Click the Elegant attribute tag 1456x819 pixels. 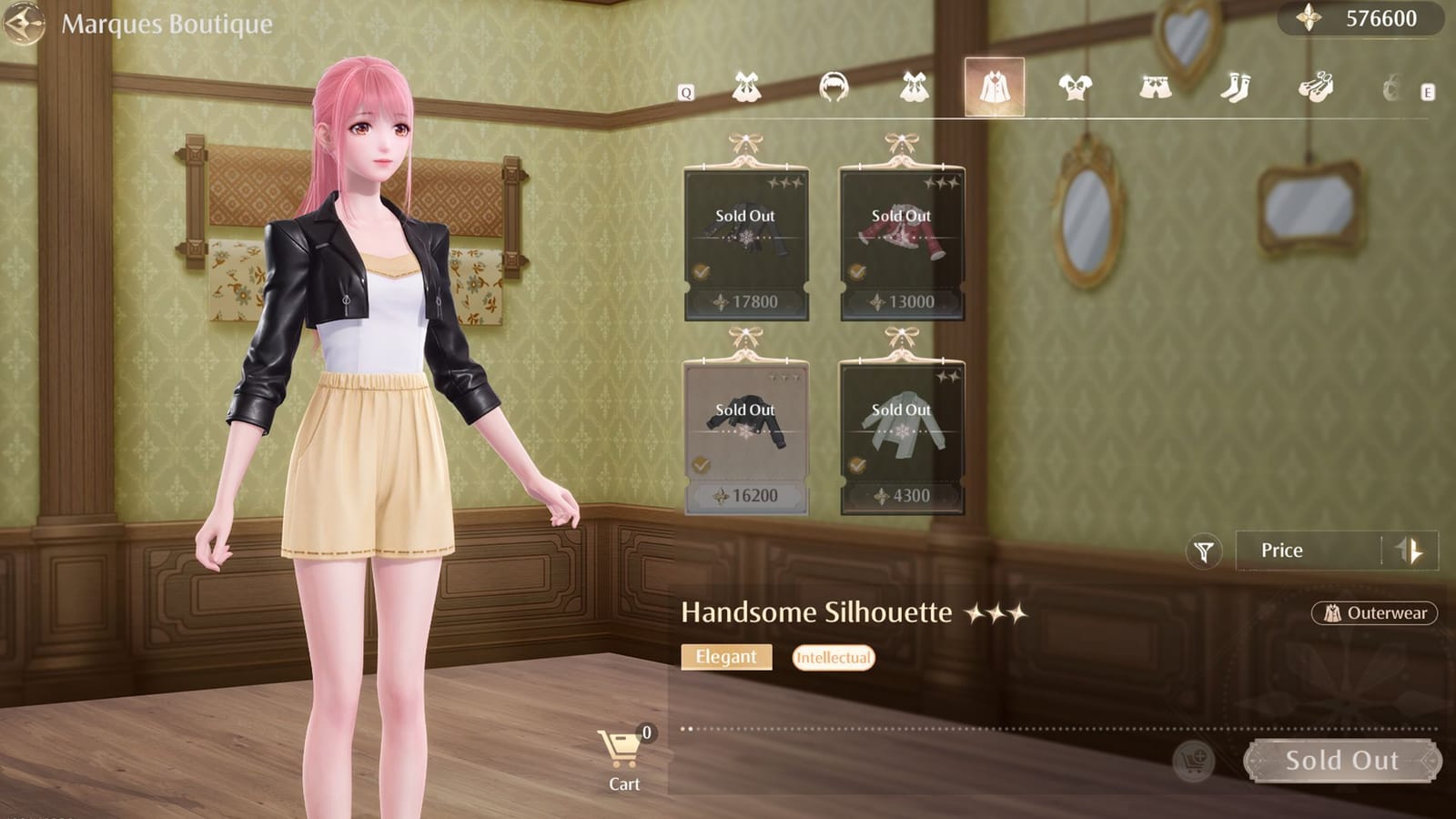tap(727, 656)
